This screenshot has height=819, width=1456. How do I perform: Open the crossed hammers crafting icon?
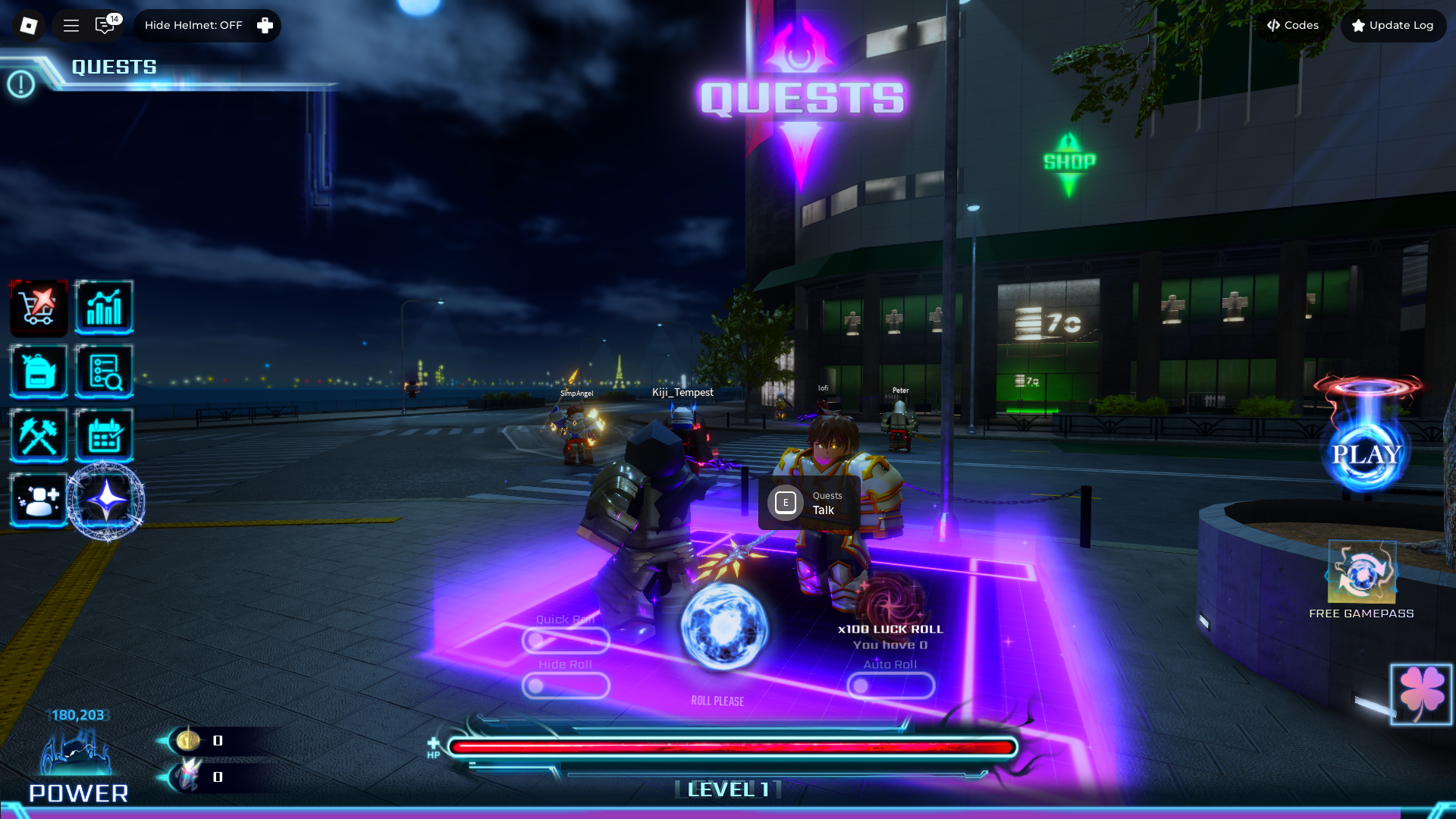coord(39,436)
